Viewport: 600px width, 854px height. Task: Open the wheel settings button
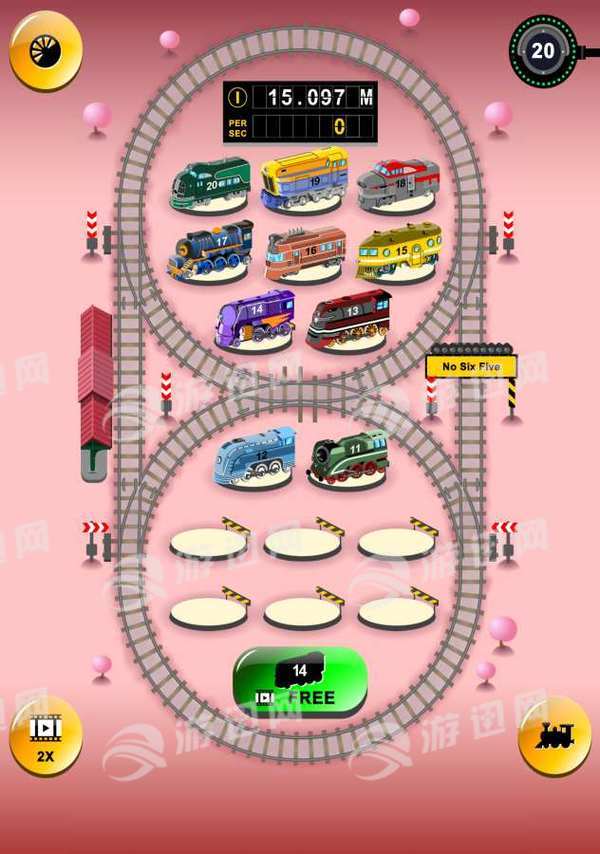point(45,49)
